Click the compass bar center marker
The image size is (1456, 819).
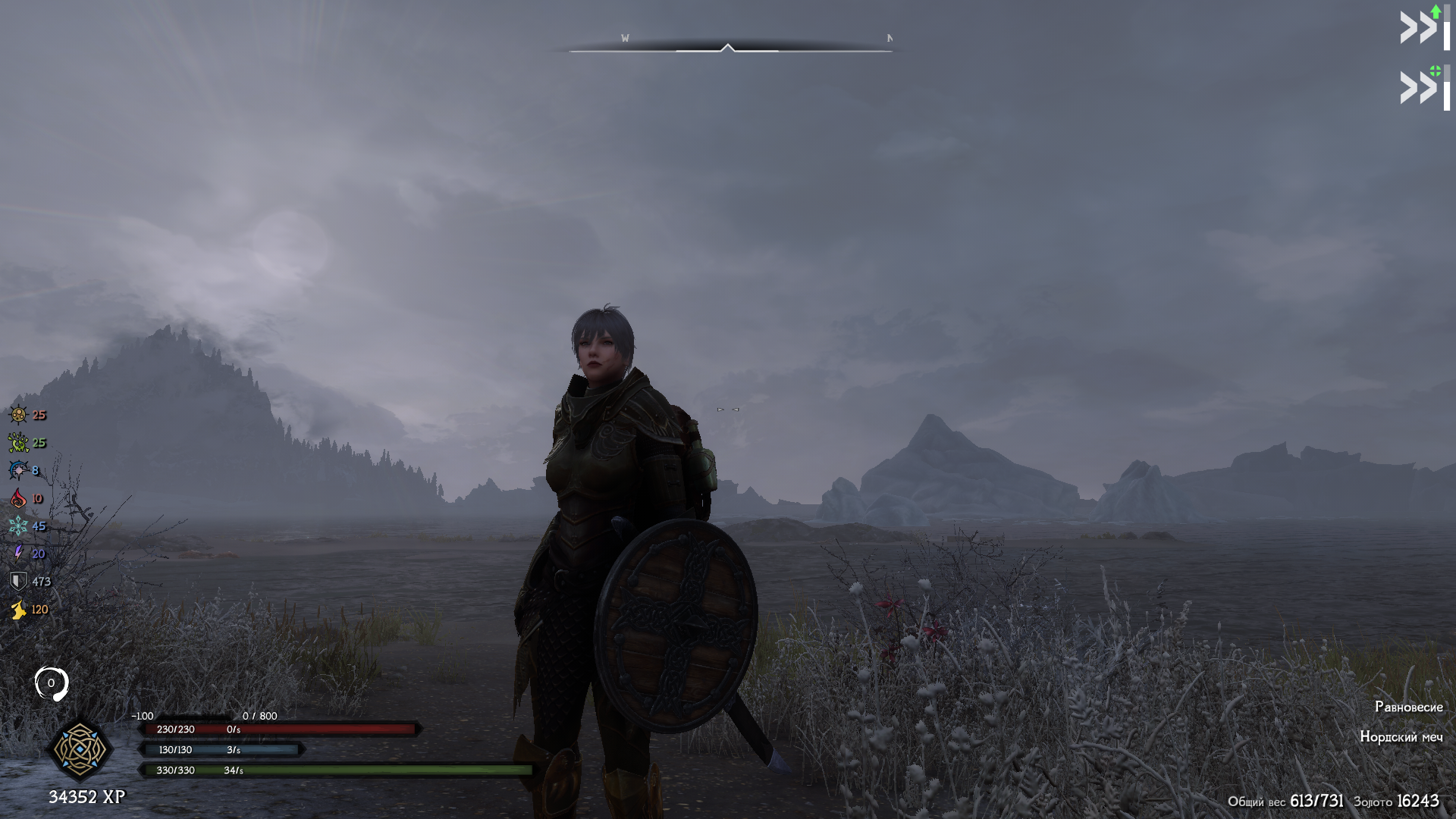click(x=728, y=49)
